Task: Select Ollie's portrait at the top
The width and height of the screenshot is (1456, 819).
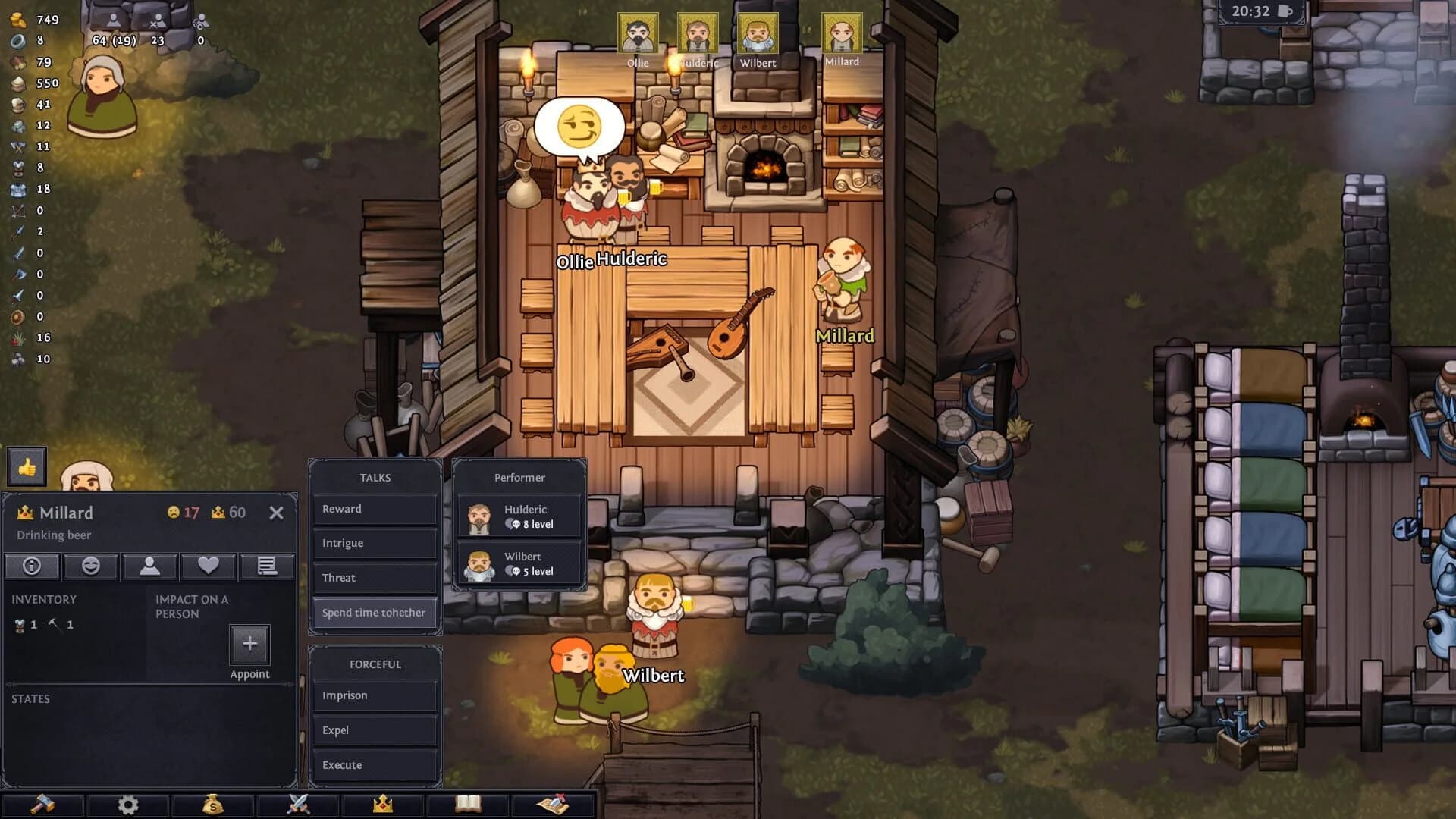Action: click(639, 32)
